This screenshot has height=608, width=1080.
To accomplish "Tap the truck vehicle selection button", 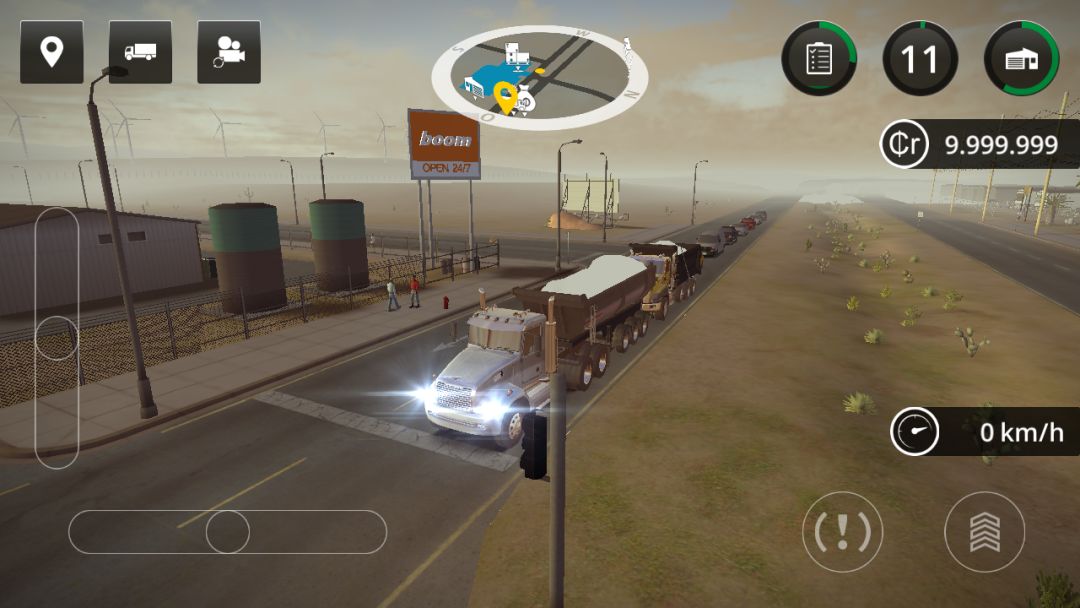I will (x=140, y=52).
